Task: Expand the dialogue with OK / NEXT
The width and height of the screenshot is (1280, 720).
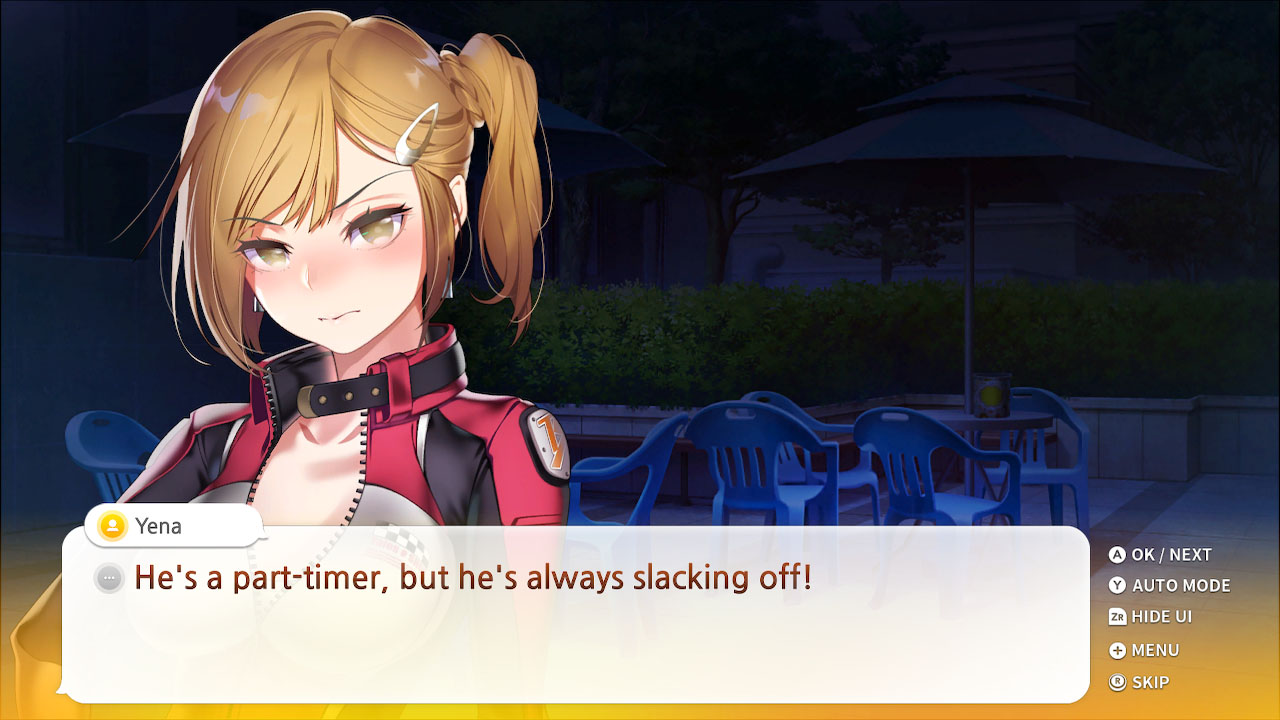Action: (1170, 554)
